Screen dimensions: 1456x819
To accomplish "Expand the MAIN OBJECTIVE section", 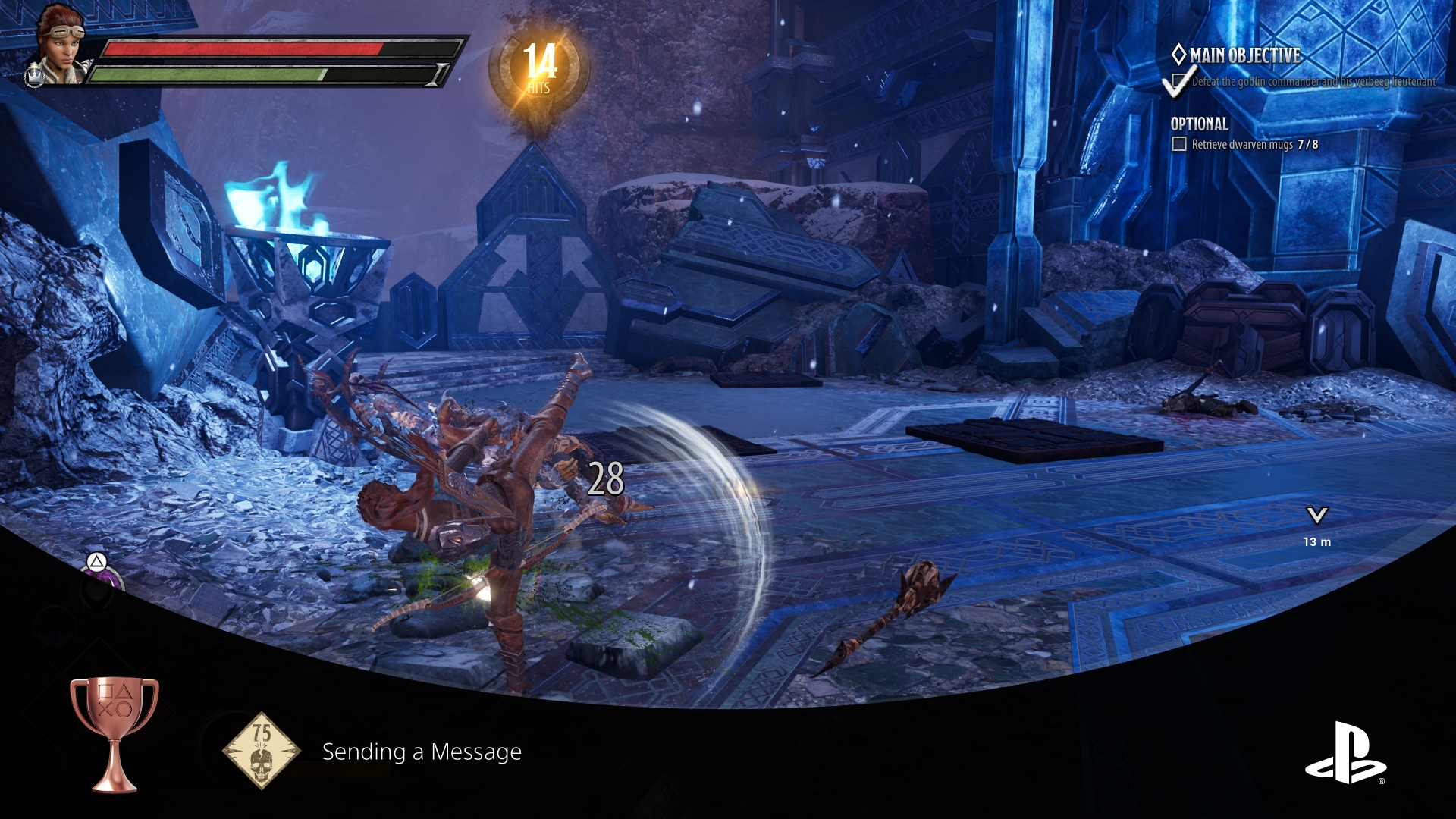I will (x=1244, y=55).
